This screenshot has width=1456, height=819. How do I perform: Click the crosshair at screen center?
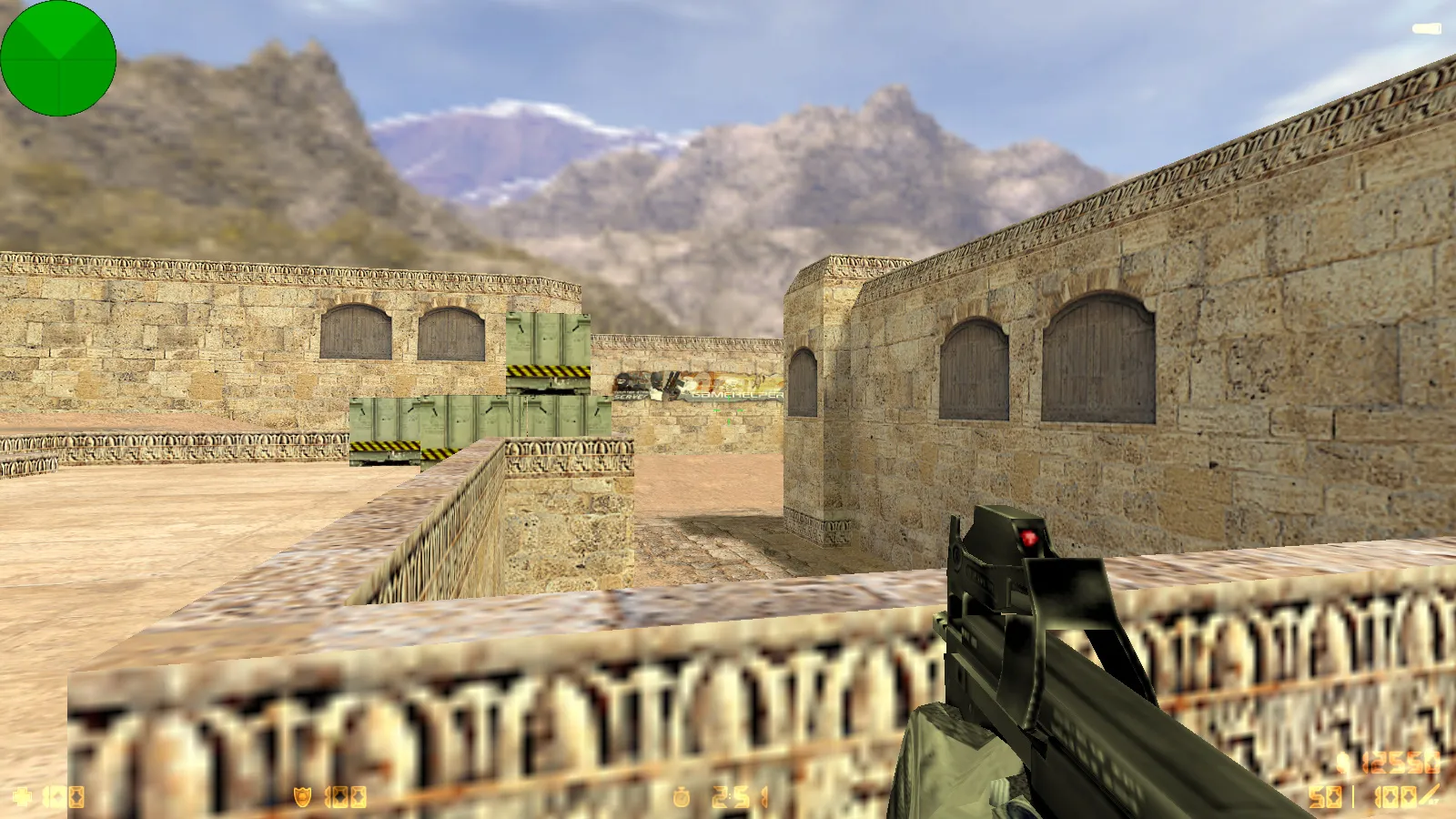coord(728,409)
